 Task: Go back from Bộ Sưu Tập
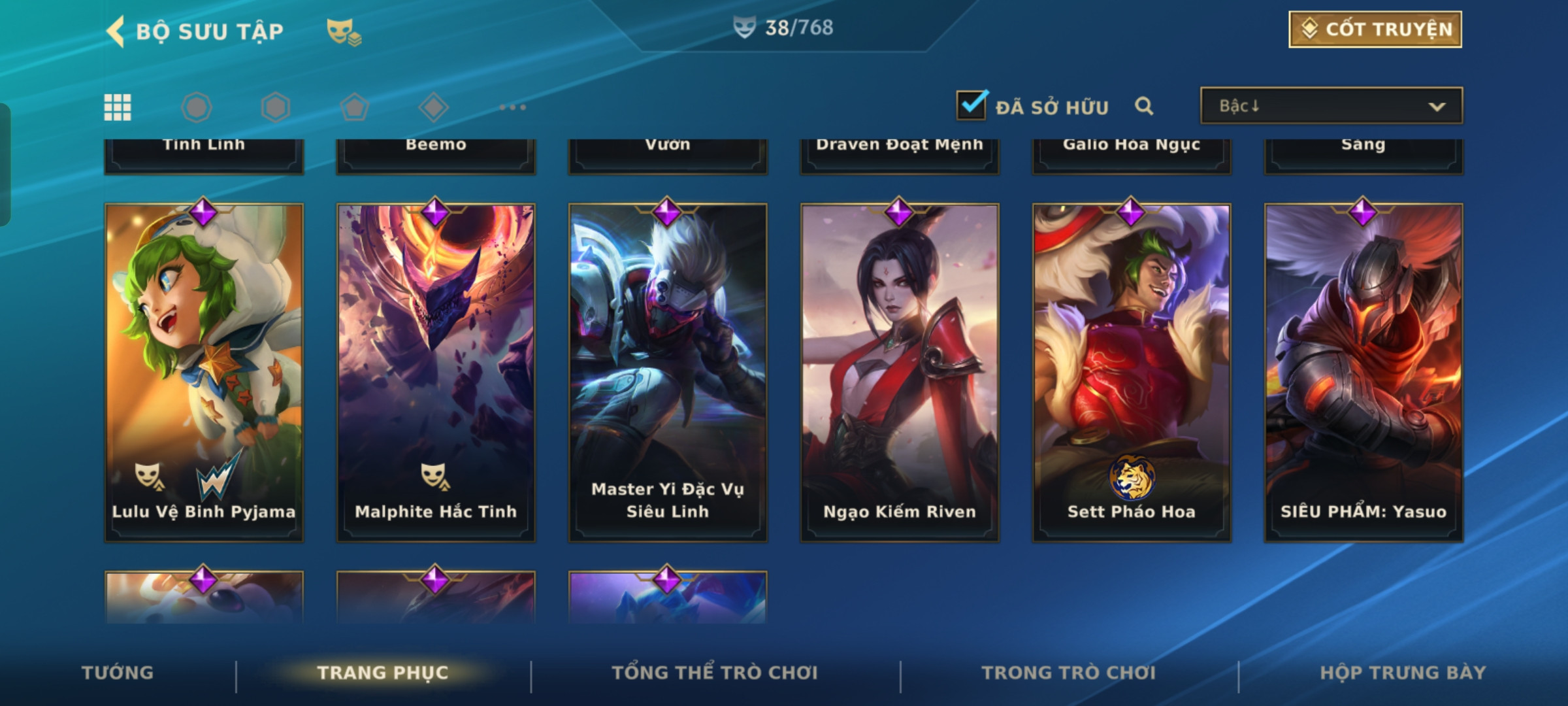[116, 31]
